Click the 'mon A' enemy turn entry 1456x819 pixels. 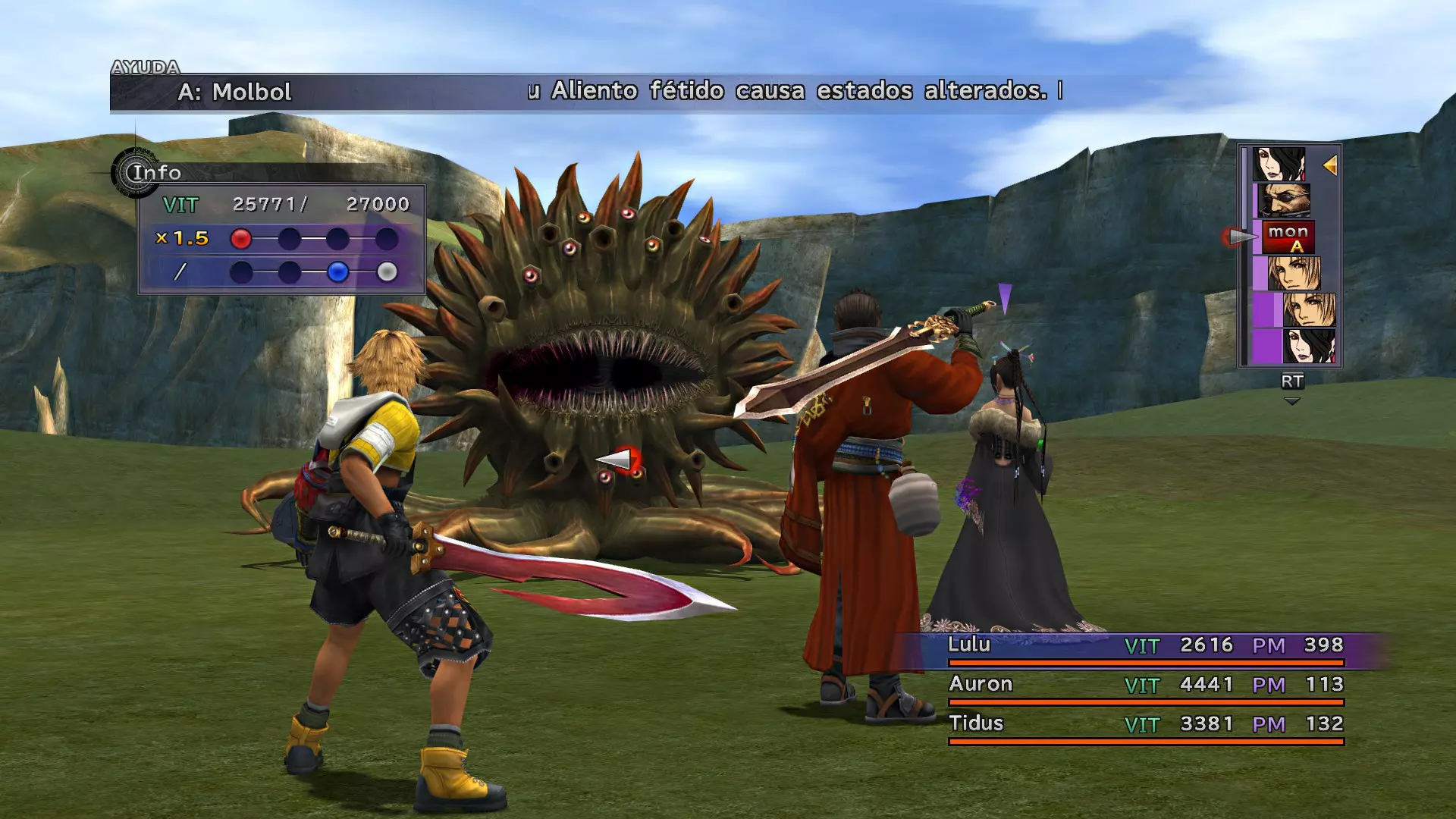pos(1288,237)
